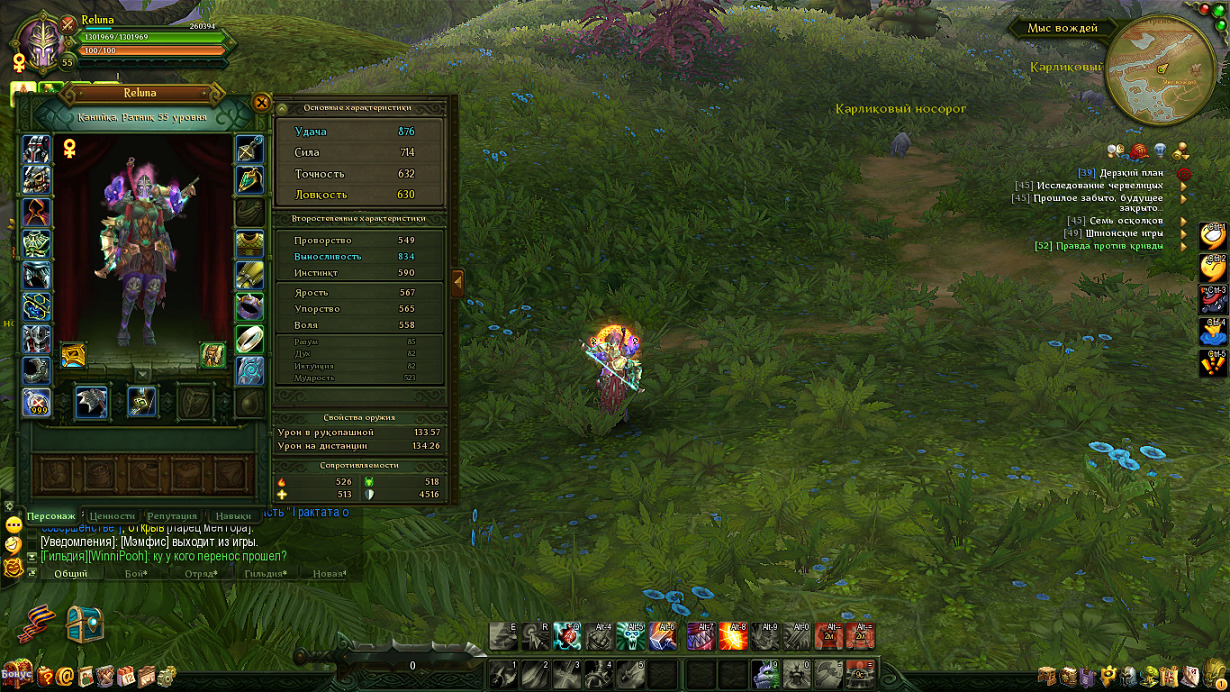Open the Бонус chest button
Image resolution: width=1230 pixels, height=692 pixels.
tap(16, 674)
